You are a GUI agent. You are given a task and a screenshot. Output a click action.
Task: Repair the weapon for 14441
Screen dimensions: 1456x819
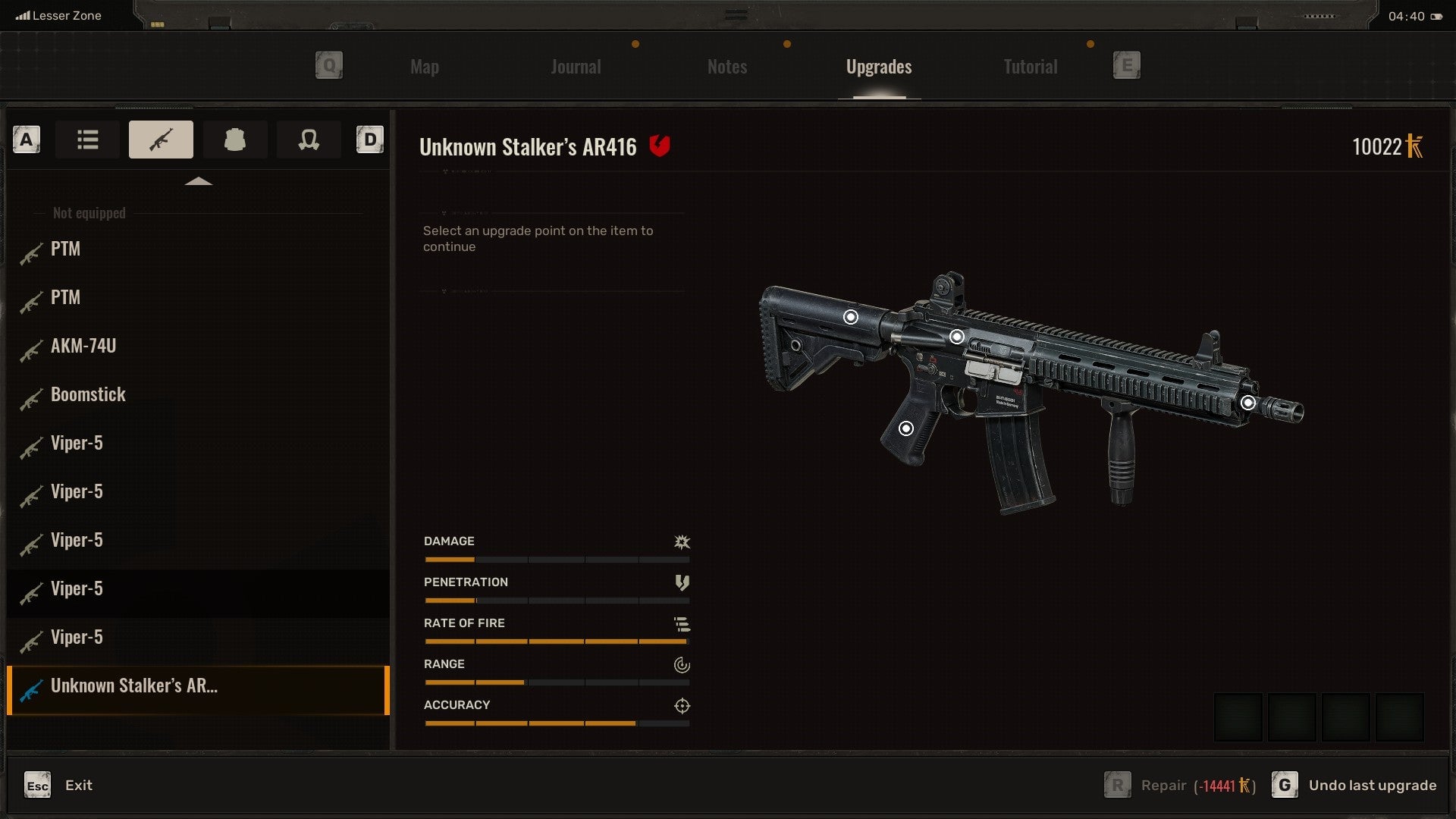(x=1180, y=786)
